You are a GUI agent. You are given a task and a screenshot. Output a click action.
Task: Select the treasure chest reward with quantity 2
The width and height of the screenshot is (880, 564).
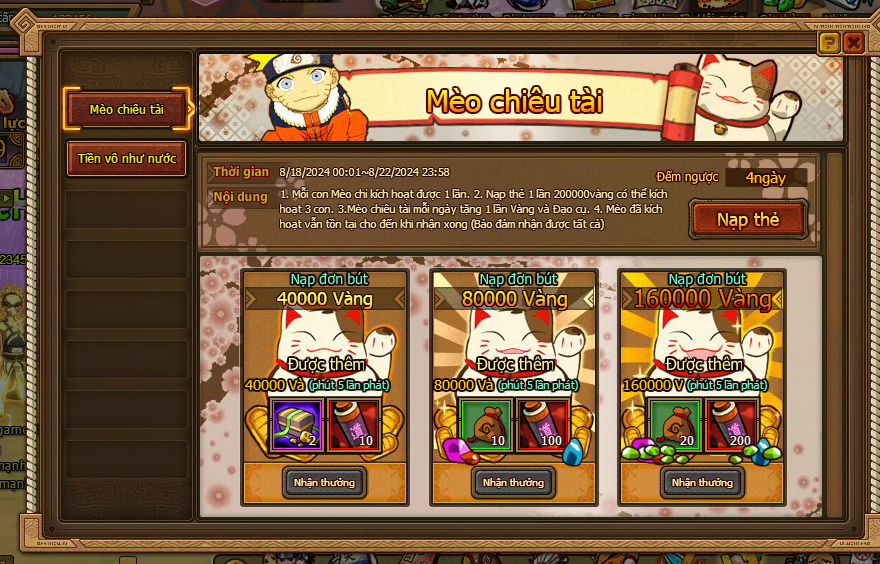(298, 425)
